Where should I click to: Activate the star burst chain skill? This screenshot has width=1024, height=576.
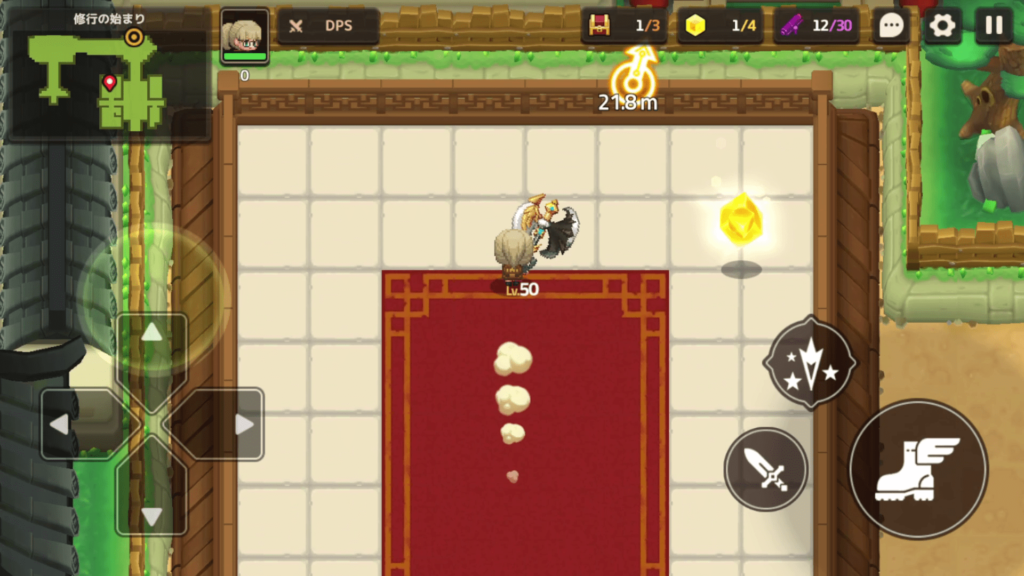click(x=808, y=362)
